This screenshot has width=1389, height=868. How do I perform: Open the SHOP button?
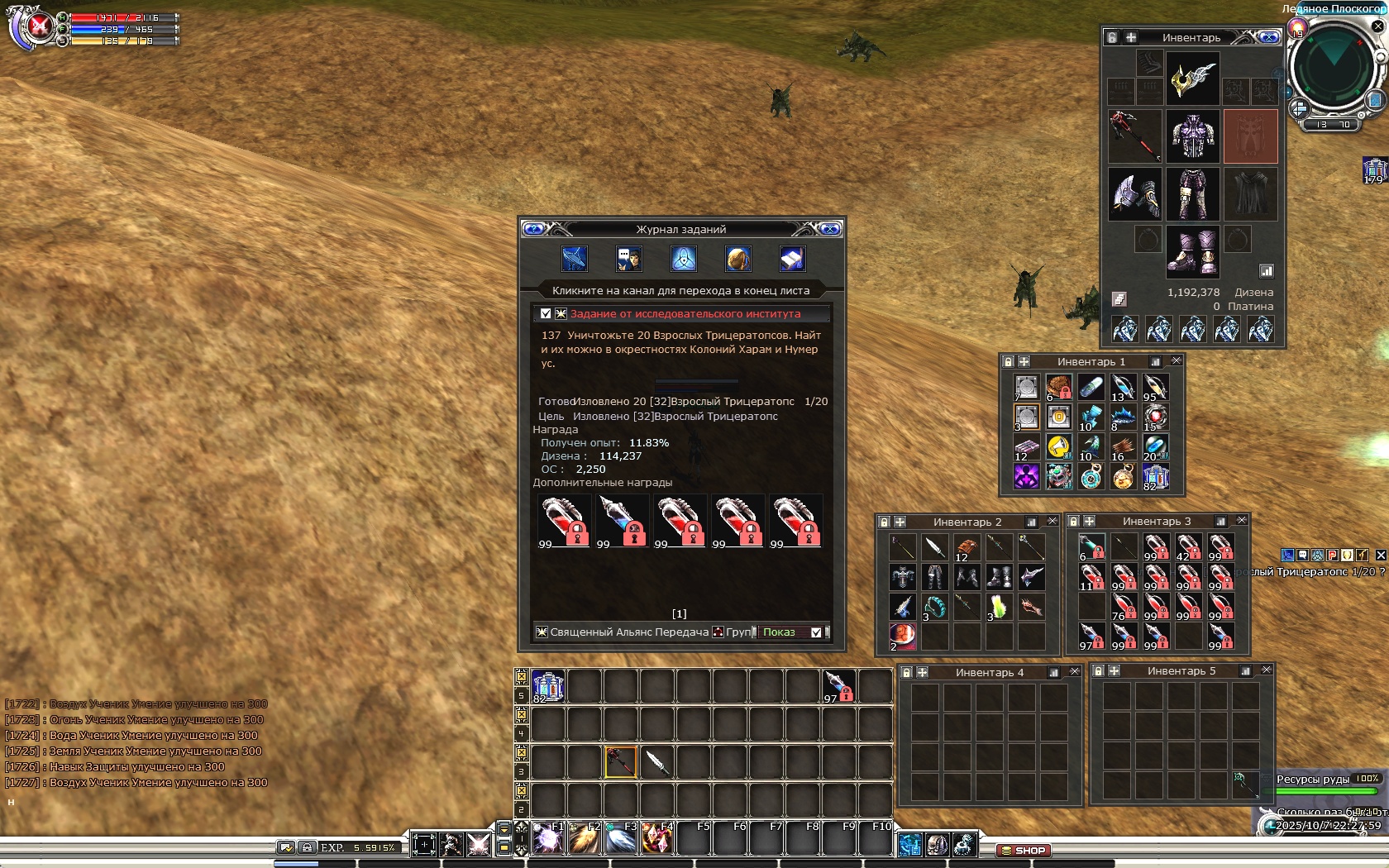[x=1024, y=850]
